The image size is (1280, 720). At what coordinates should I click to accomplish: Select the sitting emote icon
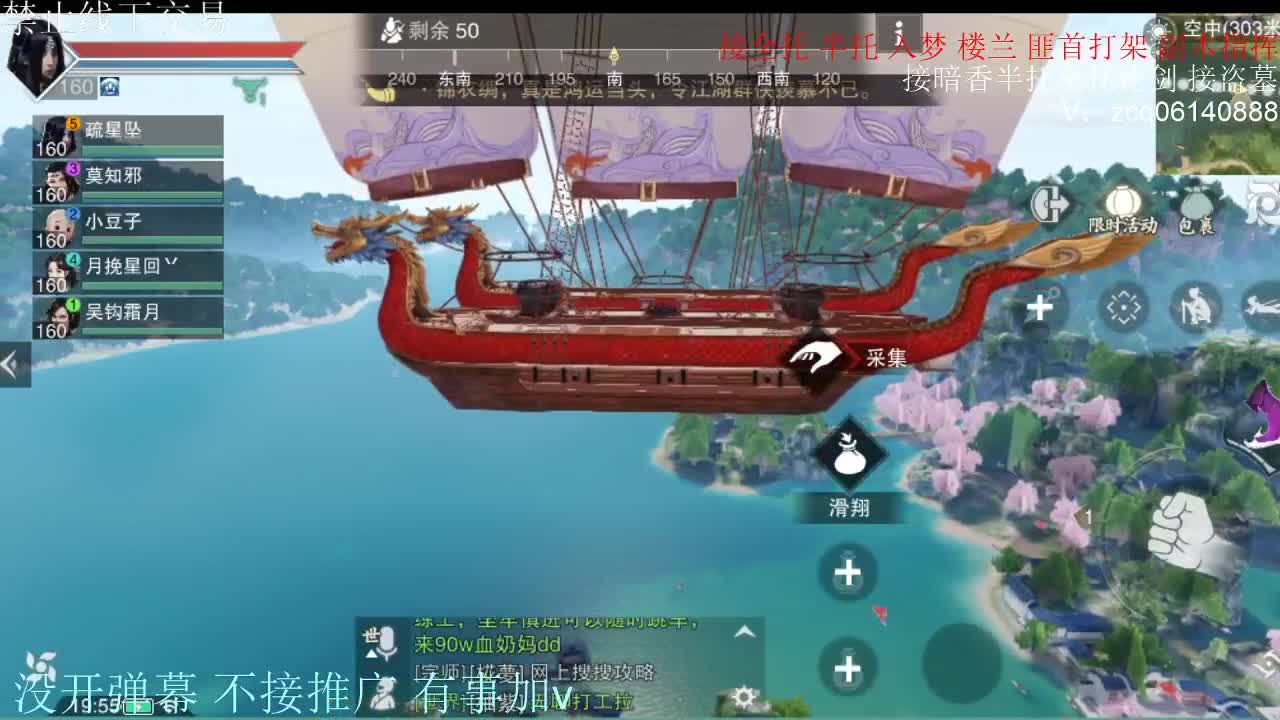[x=1196, y=305]
